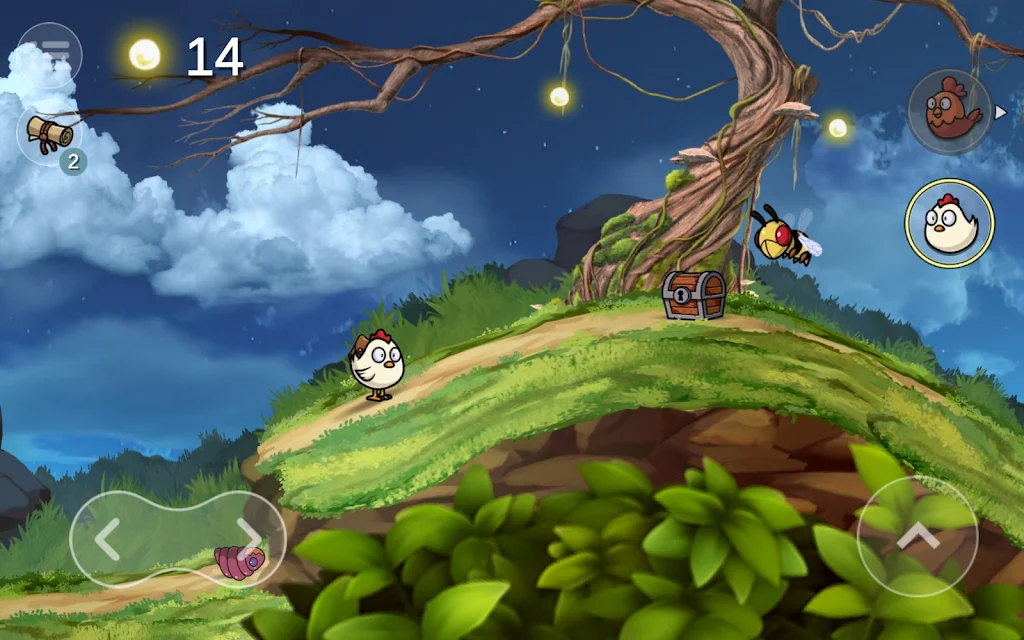Viewport: 1024px width, 640px height.
Task: Open the scroll collection icon
Action: (49, 134)
